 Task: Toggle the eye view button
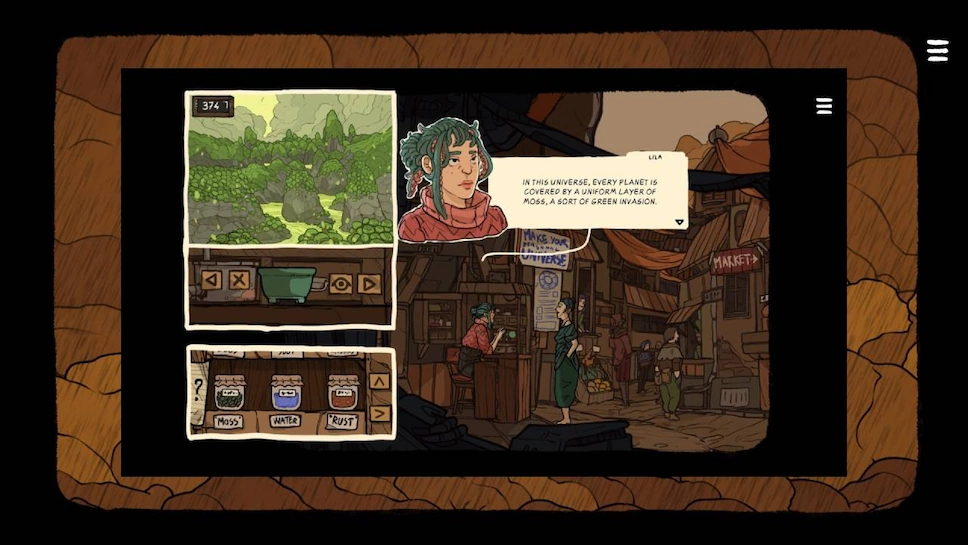[341, 283]
